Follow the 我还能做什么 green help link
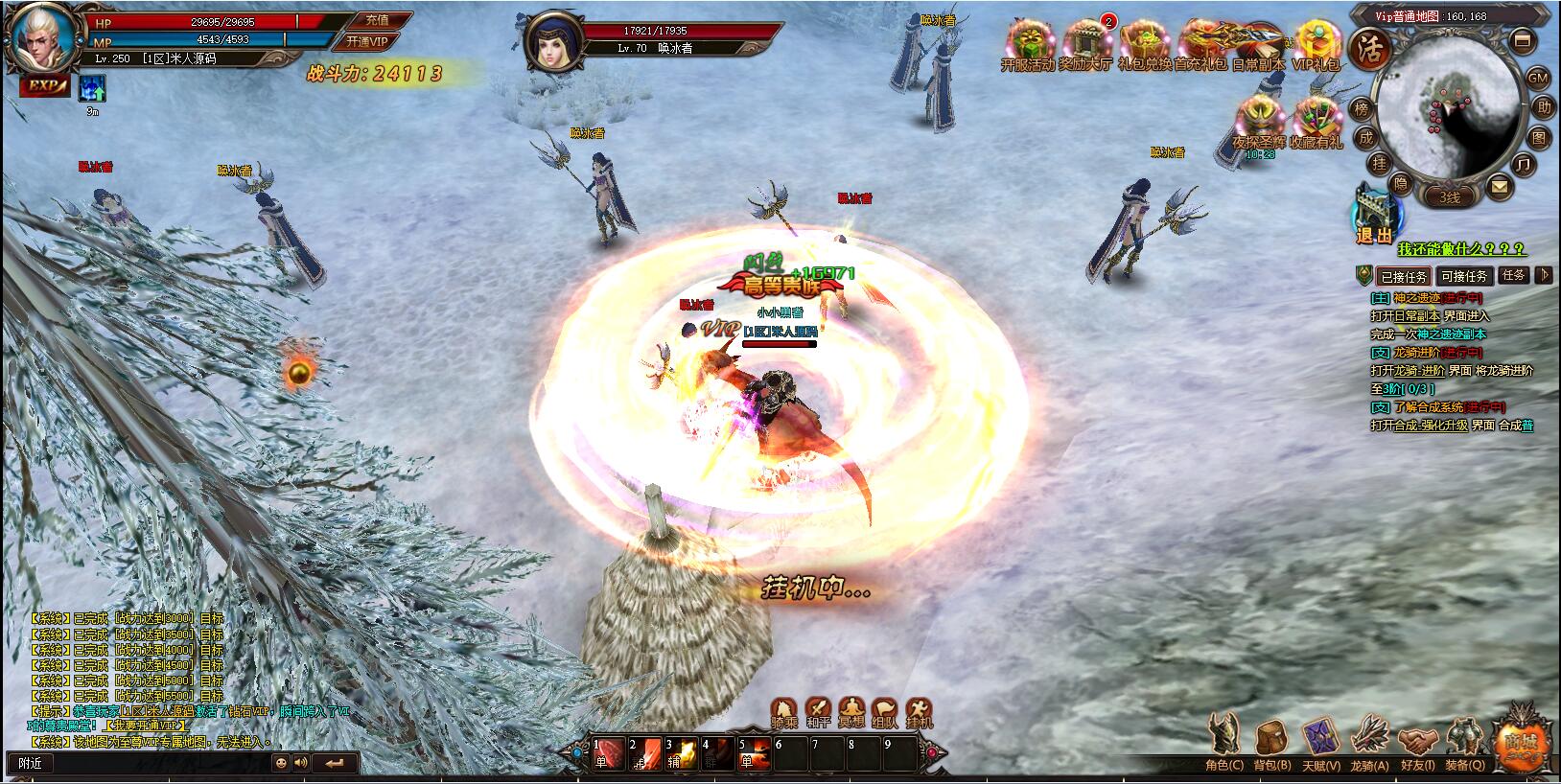The height and width of the screenshot is (784, 1561). (1461, 249)
